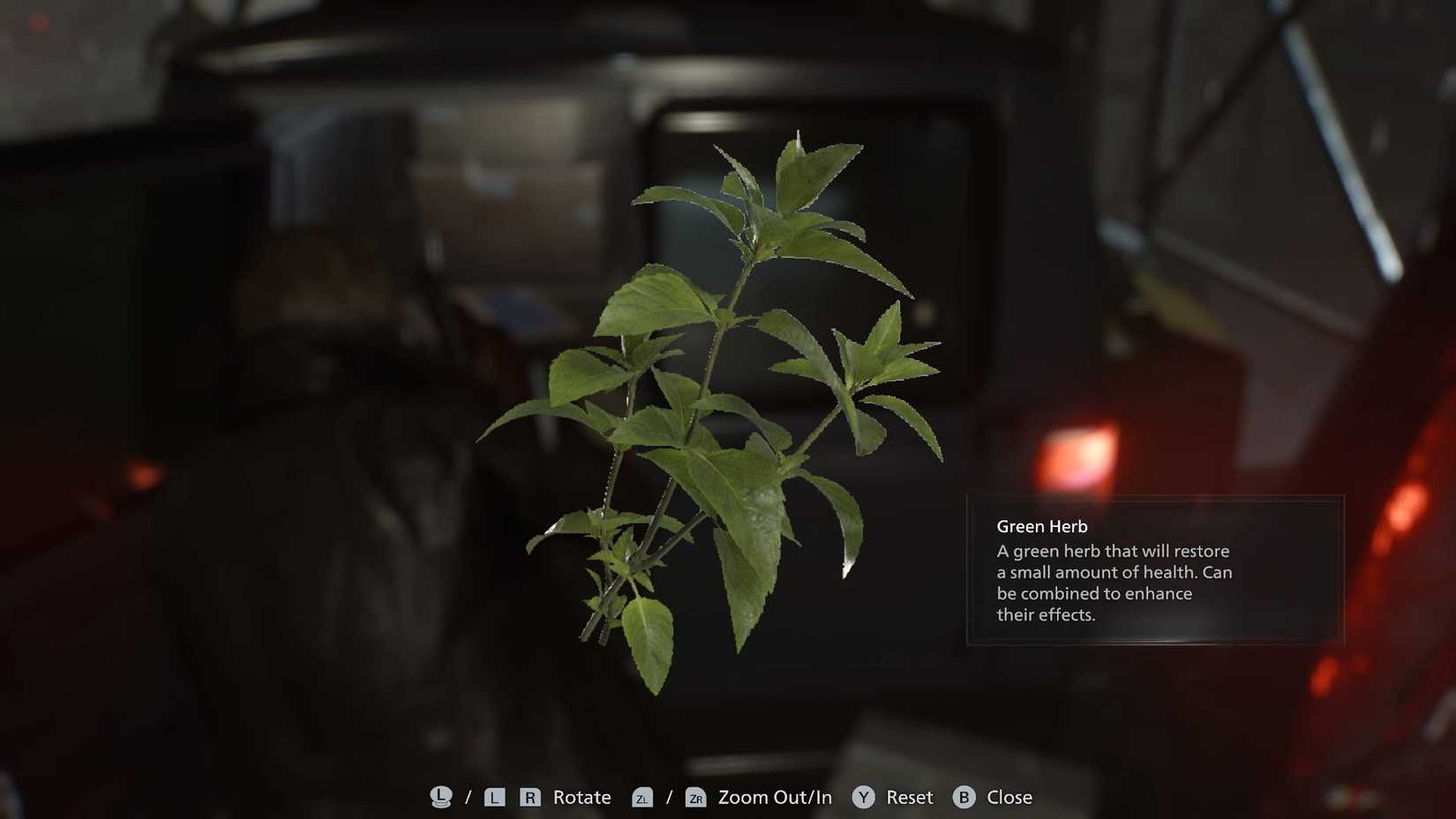The width and height of the screenshot is (1456, 819).
Task: Click the Rotate control label
Action: coord(582,797)
